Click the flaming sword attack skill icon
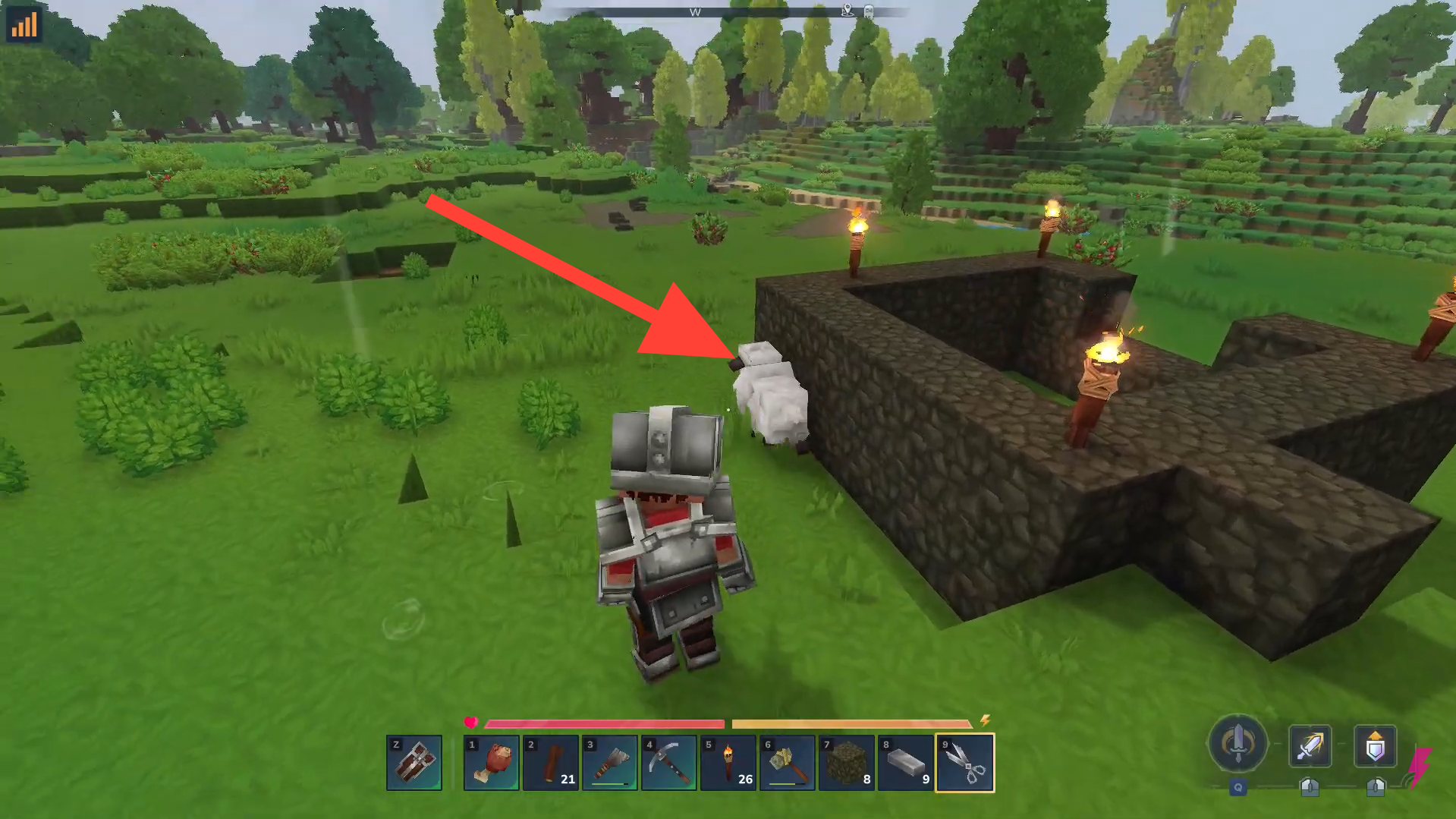The height and width of the screenshot is (819, 1456). (x=1310, y=746)
